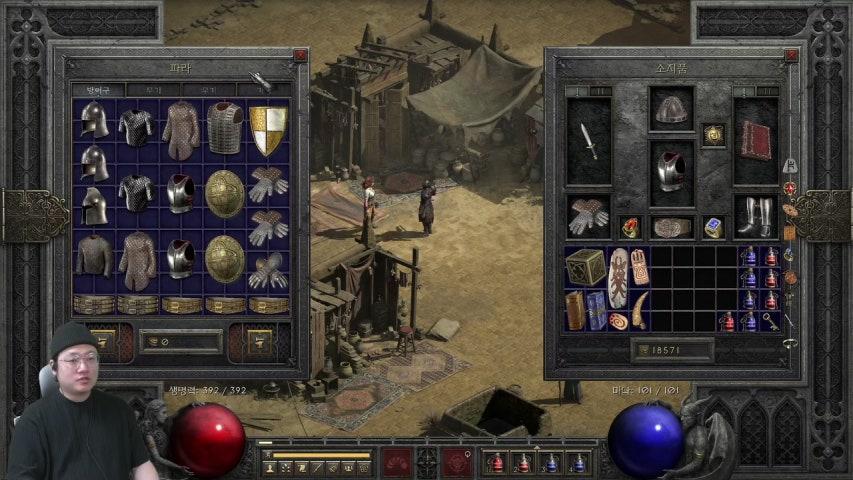Click the vendor's left buy button
Screen dimensions: 853x480
(103, 341)
